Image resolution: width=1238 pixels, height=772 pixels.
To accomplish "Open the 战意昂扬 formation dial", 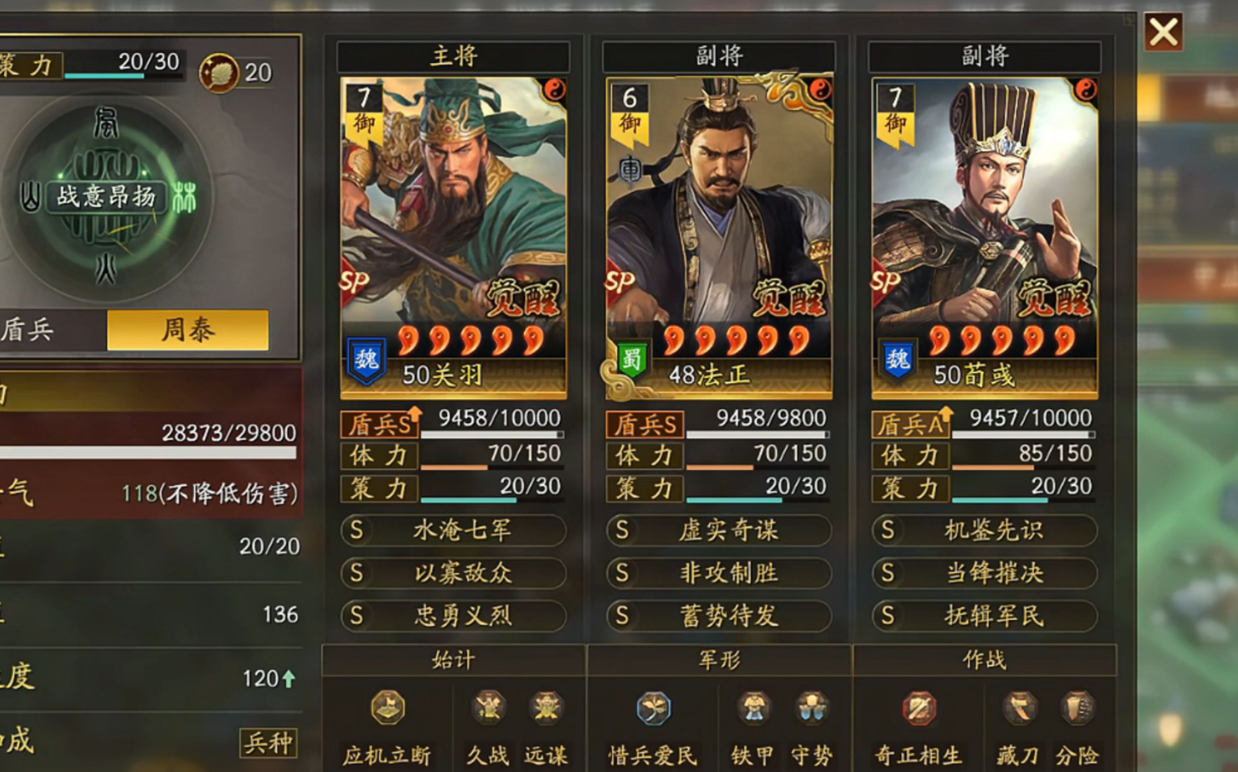I will 106,196.
